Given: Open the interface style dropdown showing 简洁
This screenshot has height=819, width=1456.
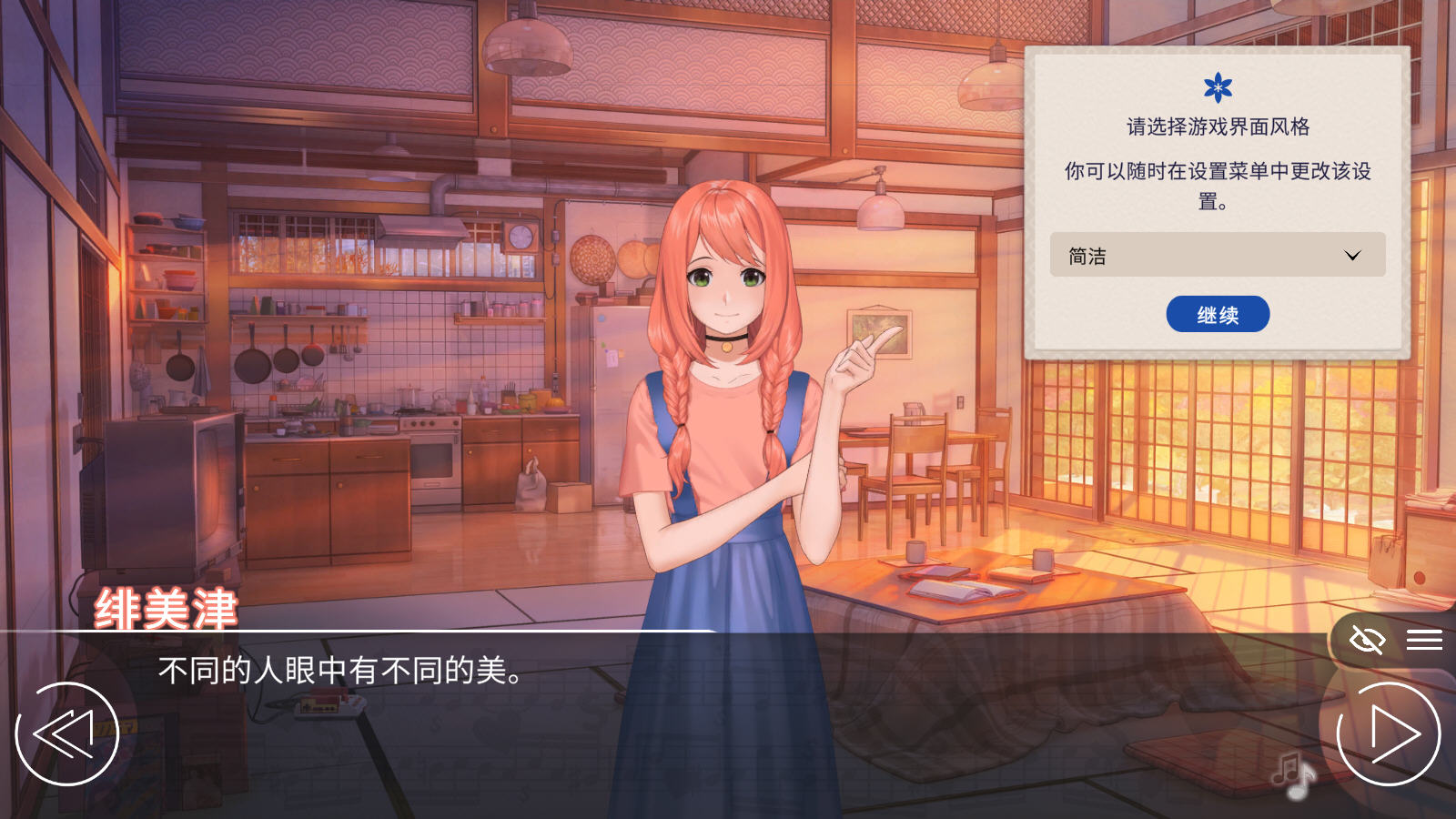Looking at the screenshot, I should click(x=1218, y=256).
